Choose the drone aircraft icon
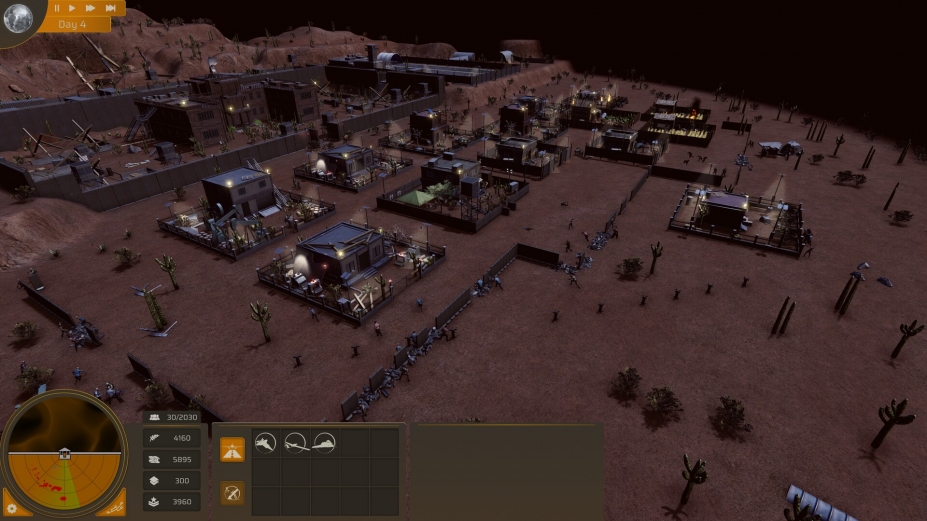Viewport: 927px width, 521px height. pos(295,442)
